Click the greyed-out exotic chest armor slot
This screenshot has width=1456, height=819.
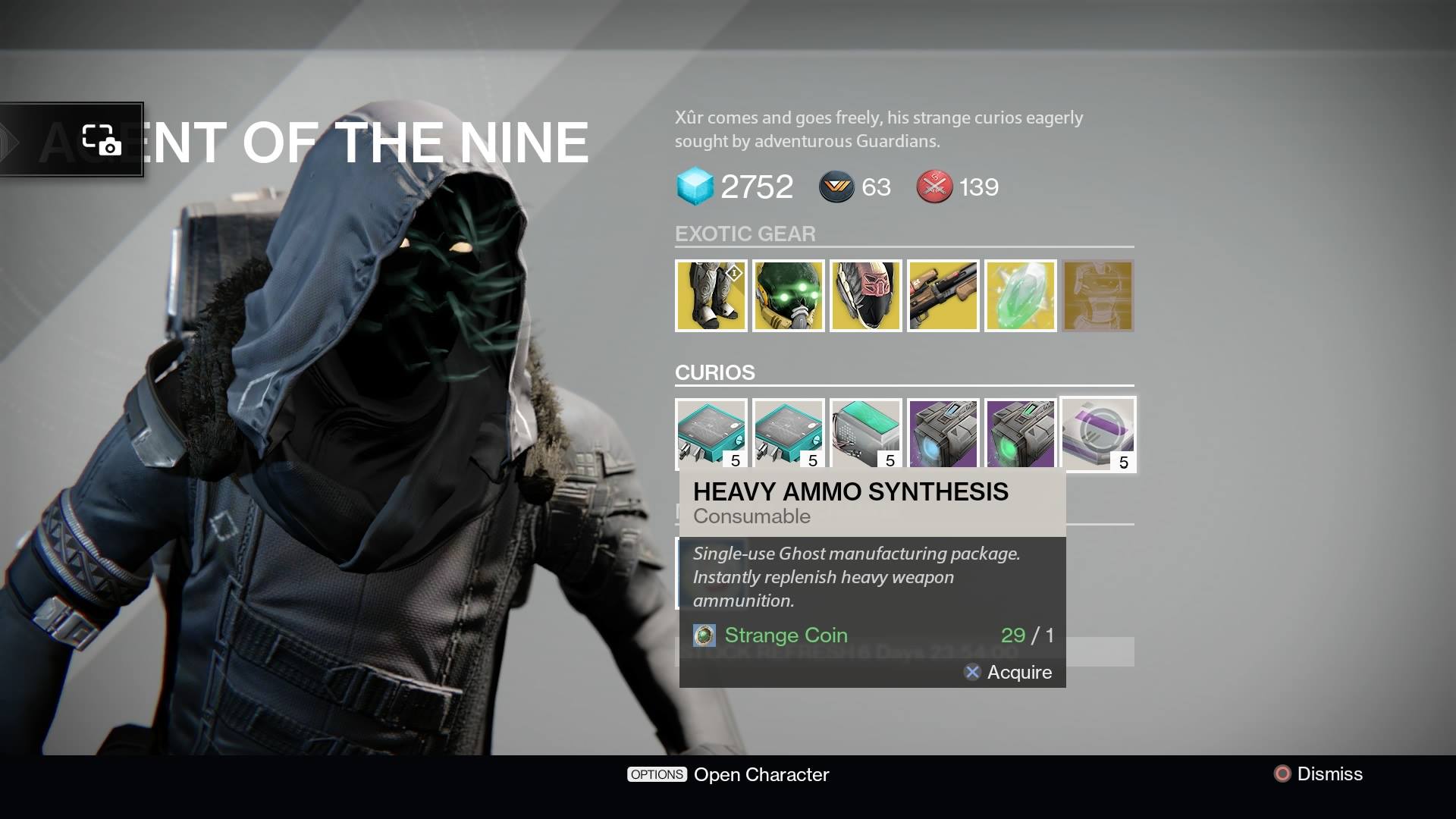(x=1098, y=296)
